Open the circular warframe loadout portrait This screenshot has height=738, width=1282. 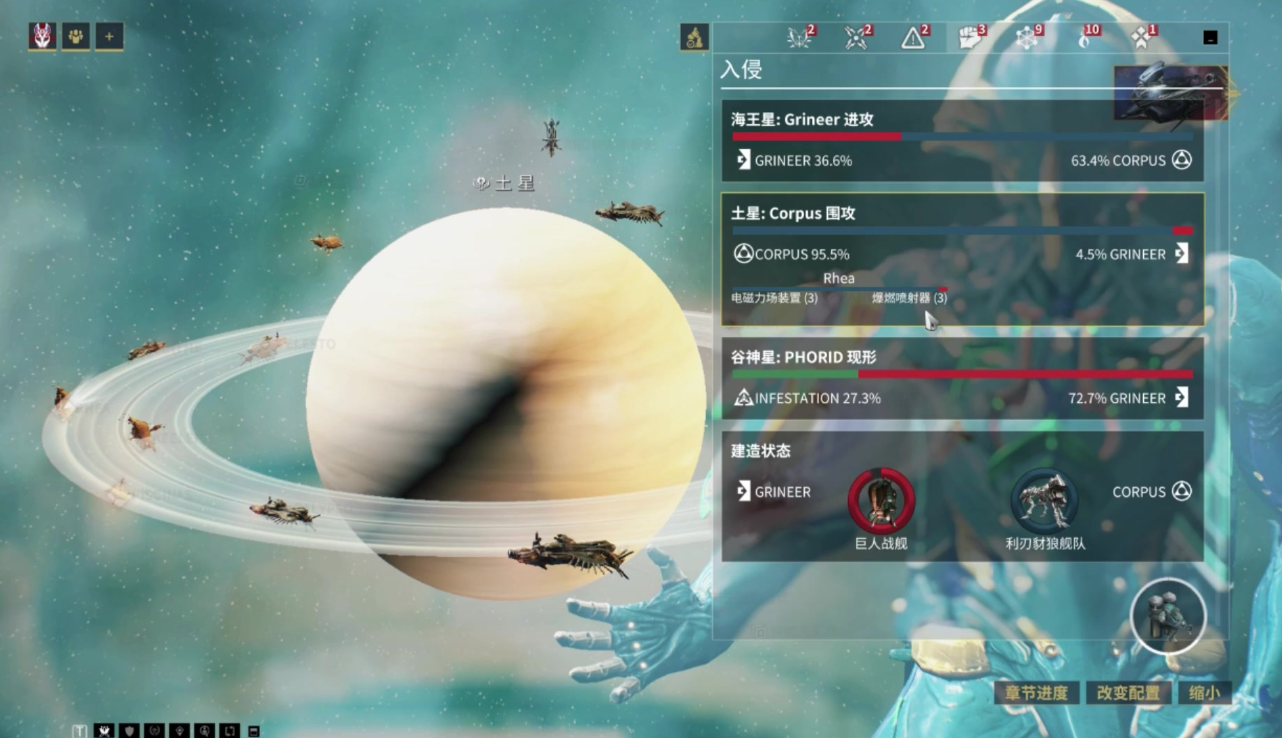point(1168,616)
